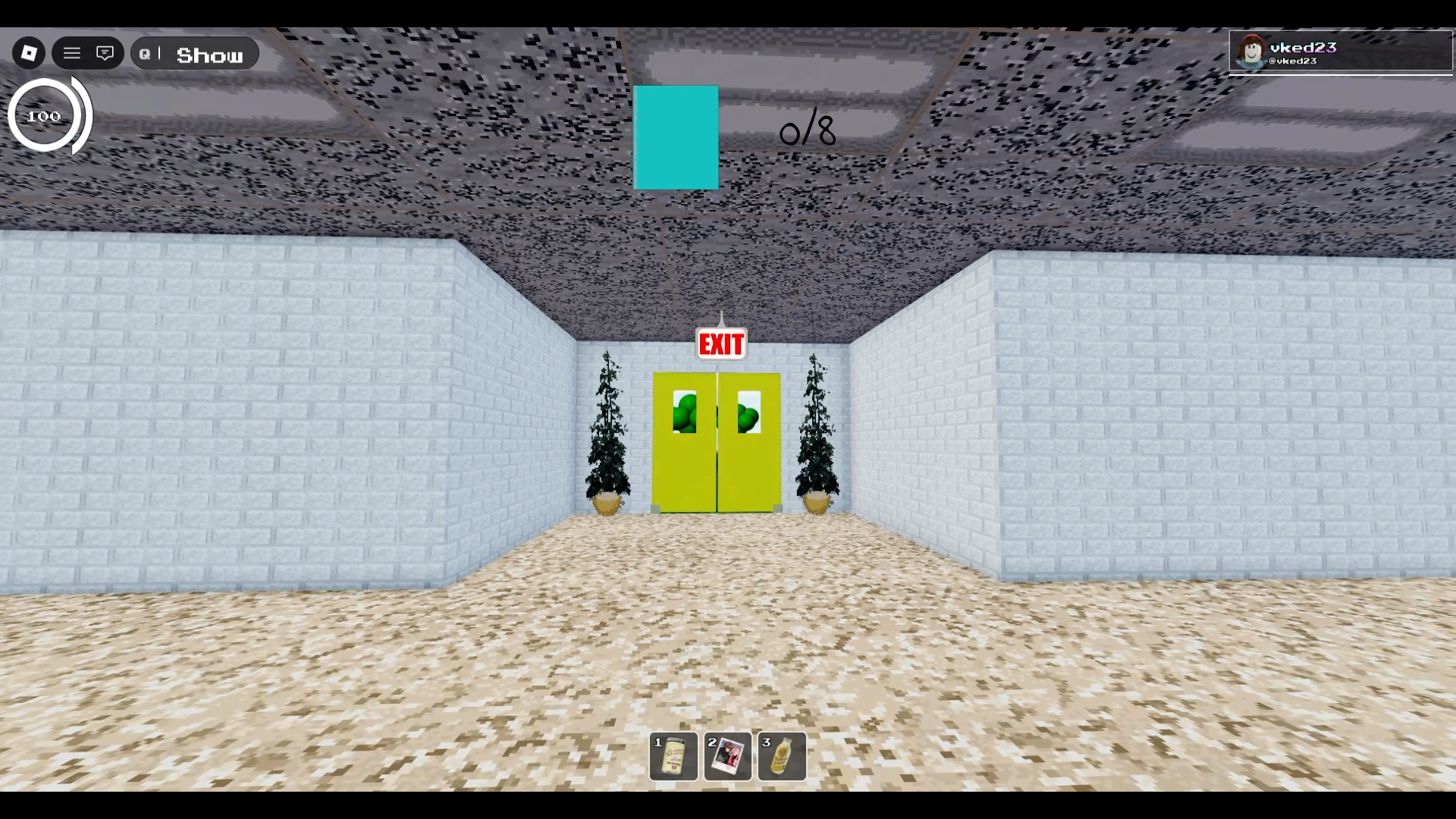Open the chat bubble icon

point(105,52)
